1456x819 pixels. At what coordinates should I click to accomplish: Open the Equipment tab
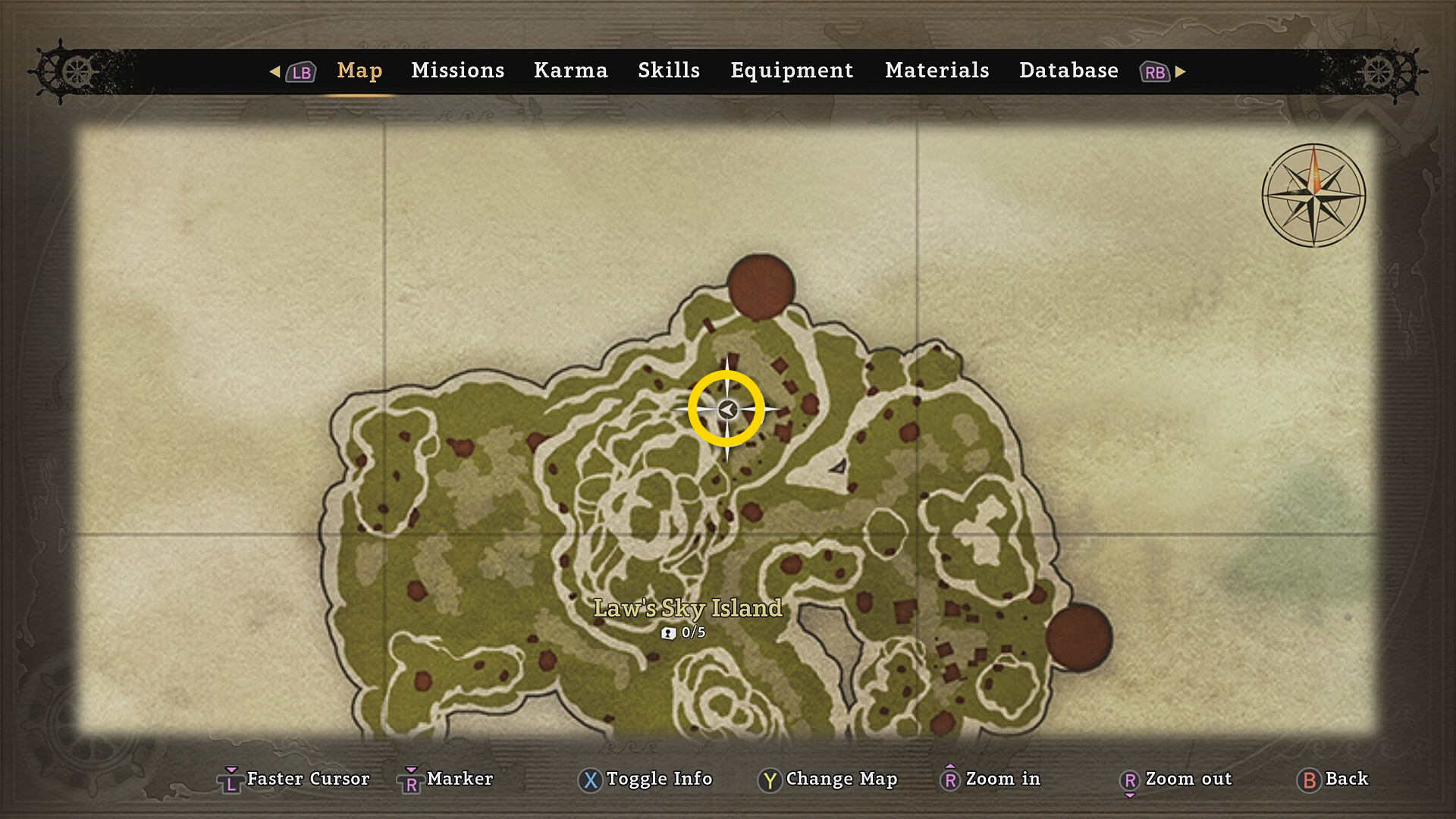(792, 71)
